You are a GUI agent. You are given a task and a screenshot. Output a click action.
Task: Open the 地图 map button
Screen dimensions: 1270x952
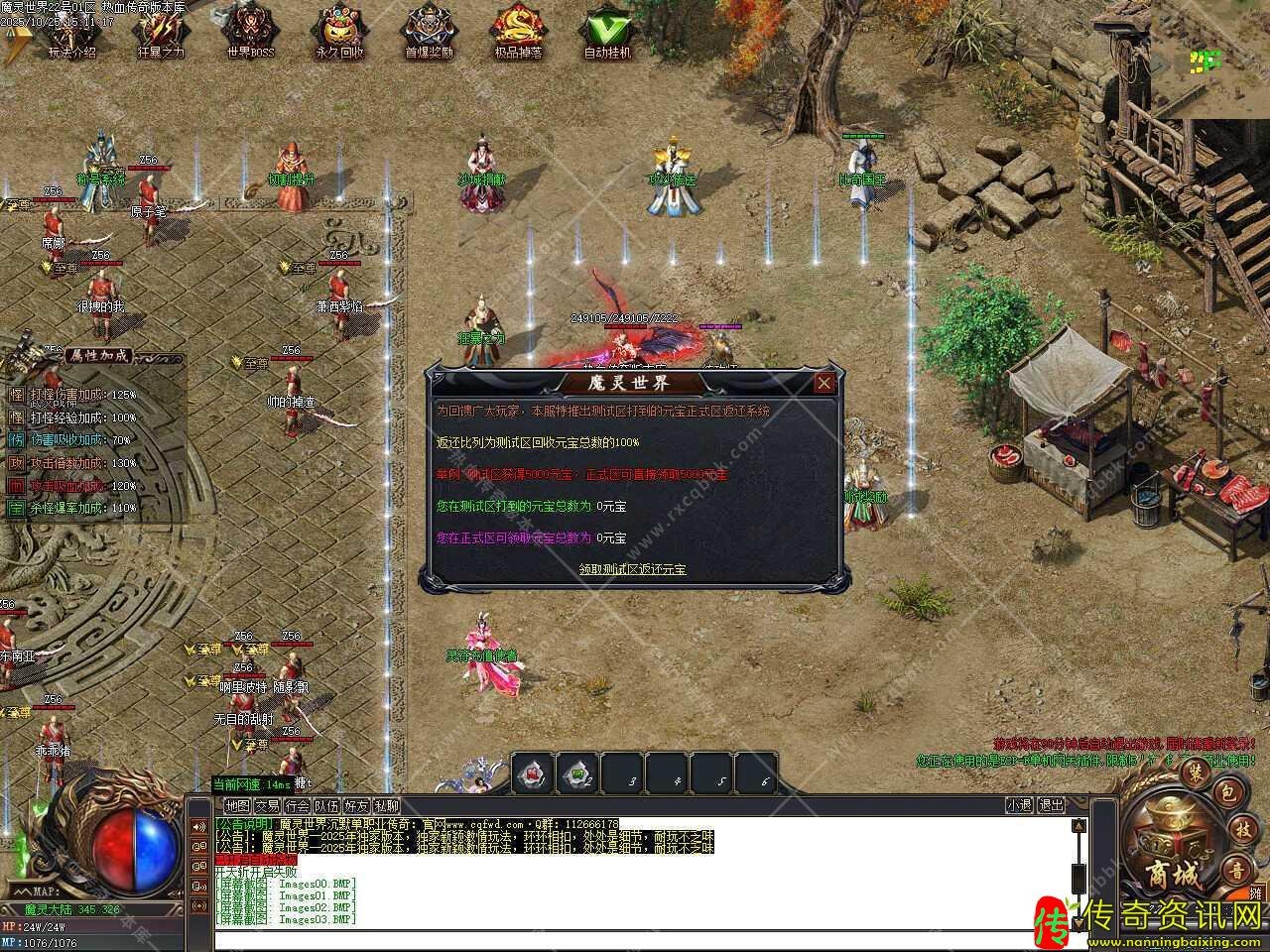pos(237,806)
